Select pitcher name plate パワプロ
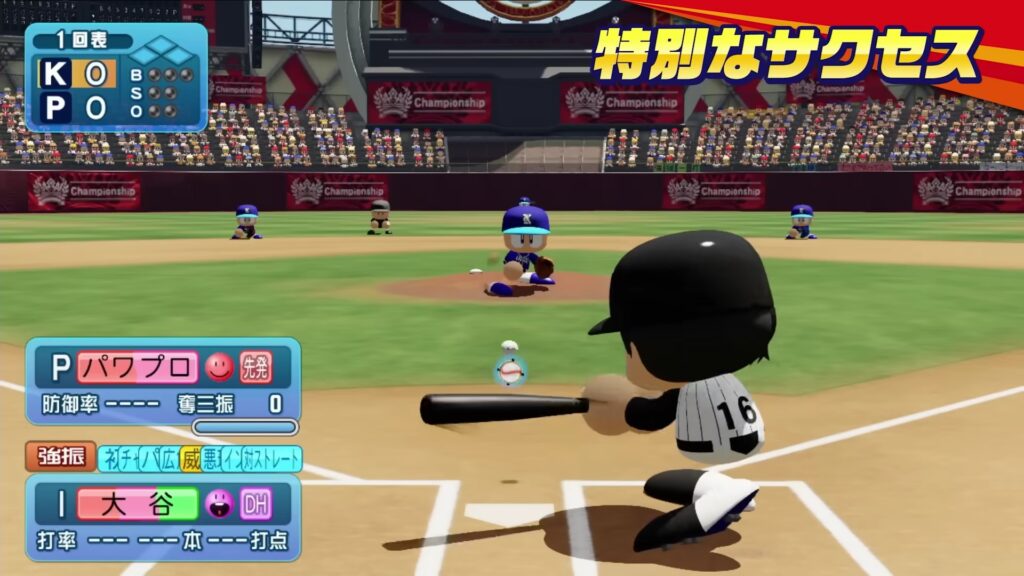 137,368
